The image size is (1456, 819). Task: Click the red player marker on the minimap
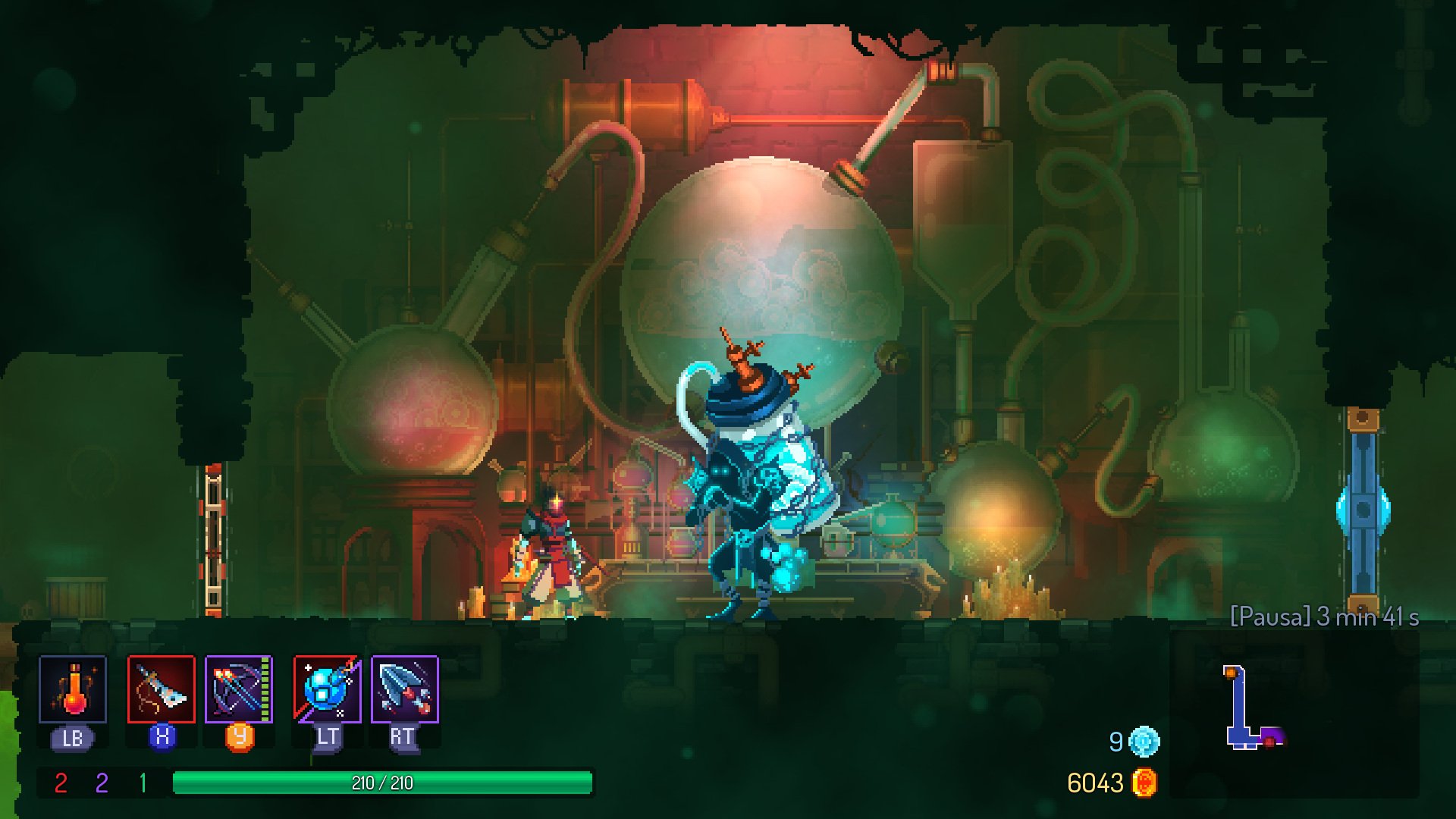tap(1269, 743)
